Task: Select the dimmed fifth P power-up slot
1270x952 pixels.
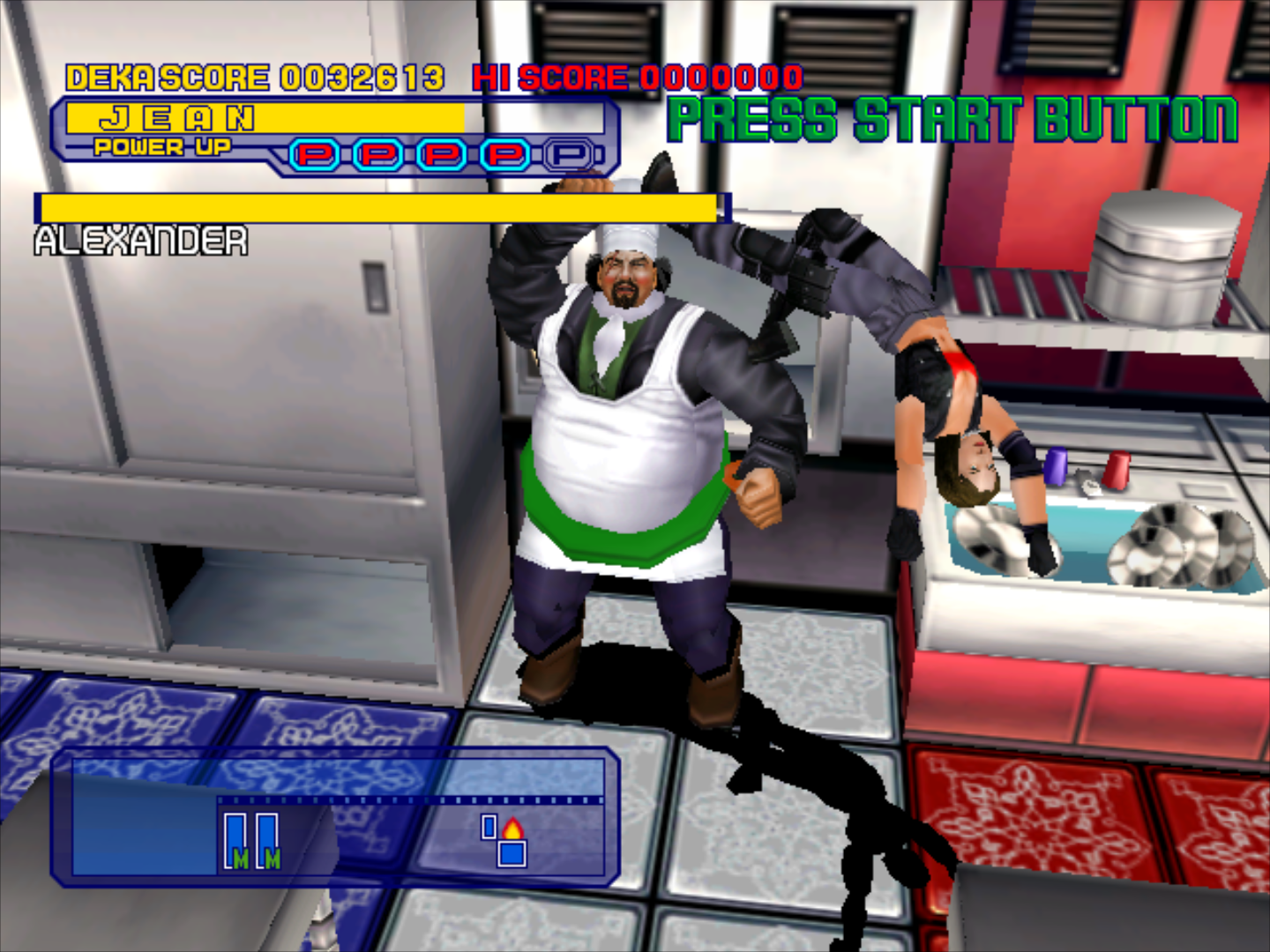Action: [569, 155]
